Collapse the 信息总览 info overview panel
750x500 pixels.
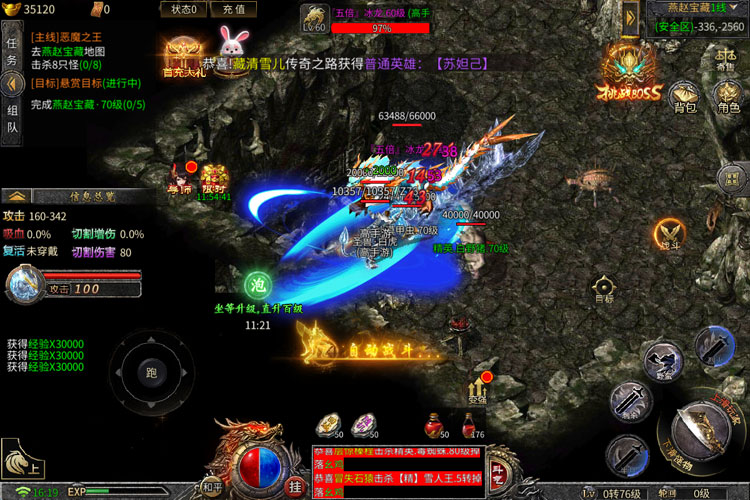17,195
